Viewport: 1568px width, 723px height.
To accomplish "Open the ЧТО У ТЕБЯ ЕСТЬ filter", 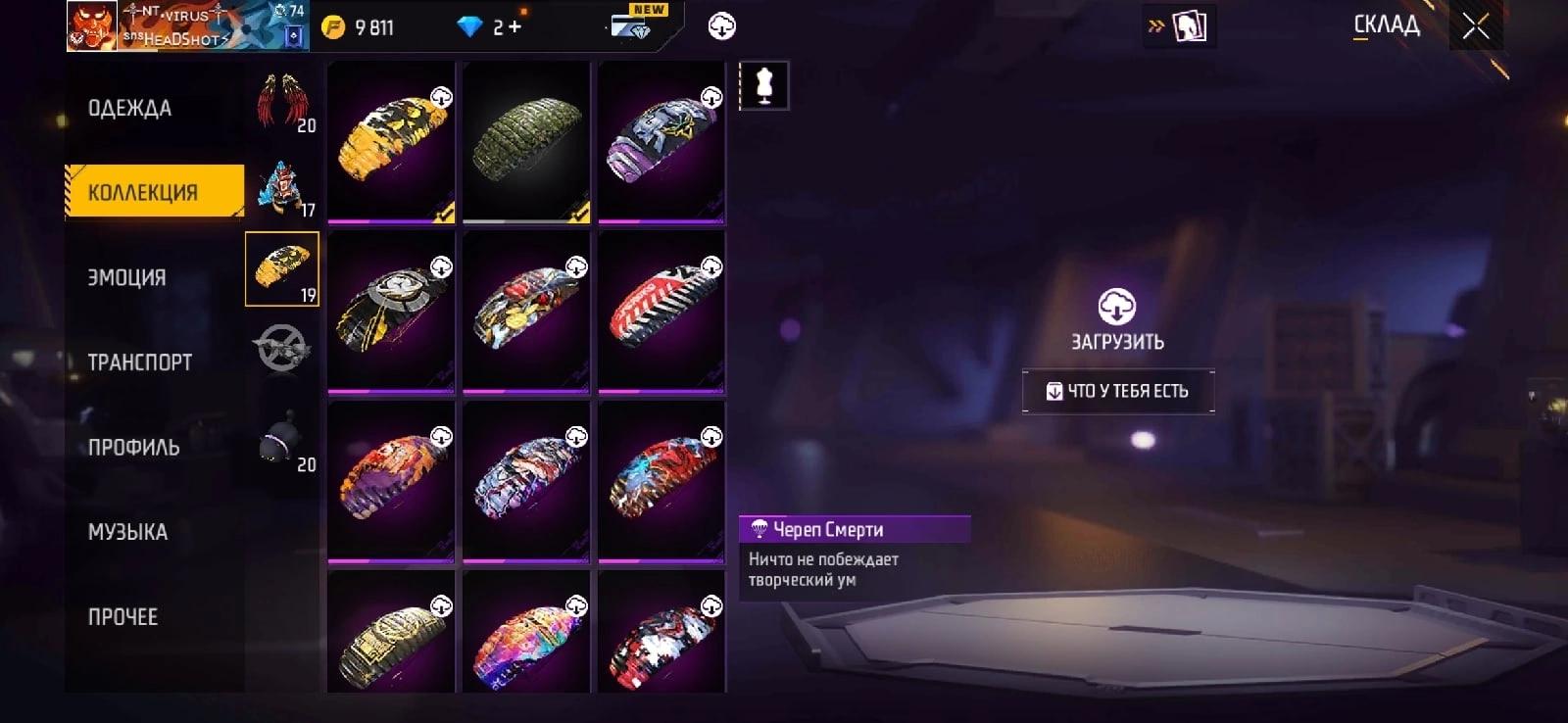I will 1118,391.
